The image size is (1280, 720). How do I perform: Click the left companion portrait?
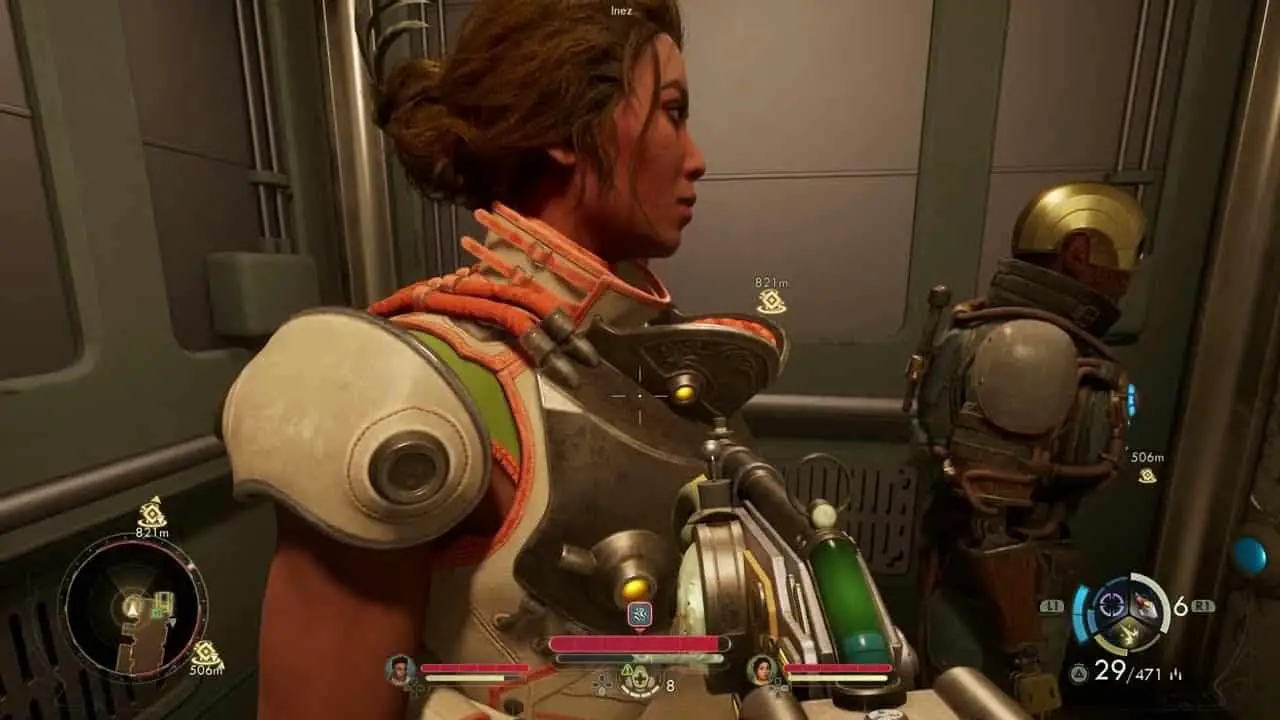pos(400,669)
